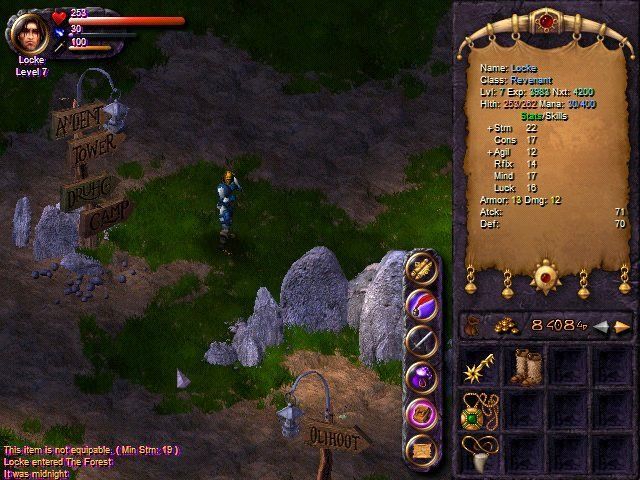Screen dimensions: 640x480
Task: Click the red gem atop the scroll
Action: (x=547, y=20)
